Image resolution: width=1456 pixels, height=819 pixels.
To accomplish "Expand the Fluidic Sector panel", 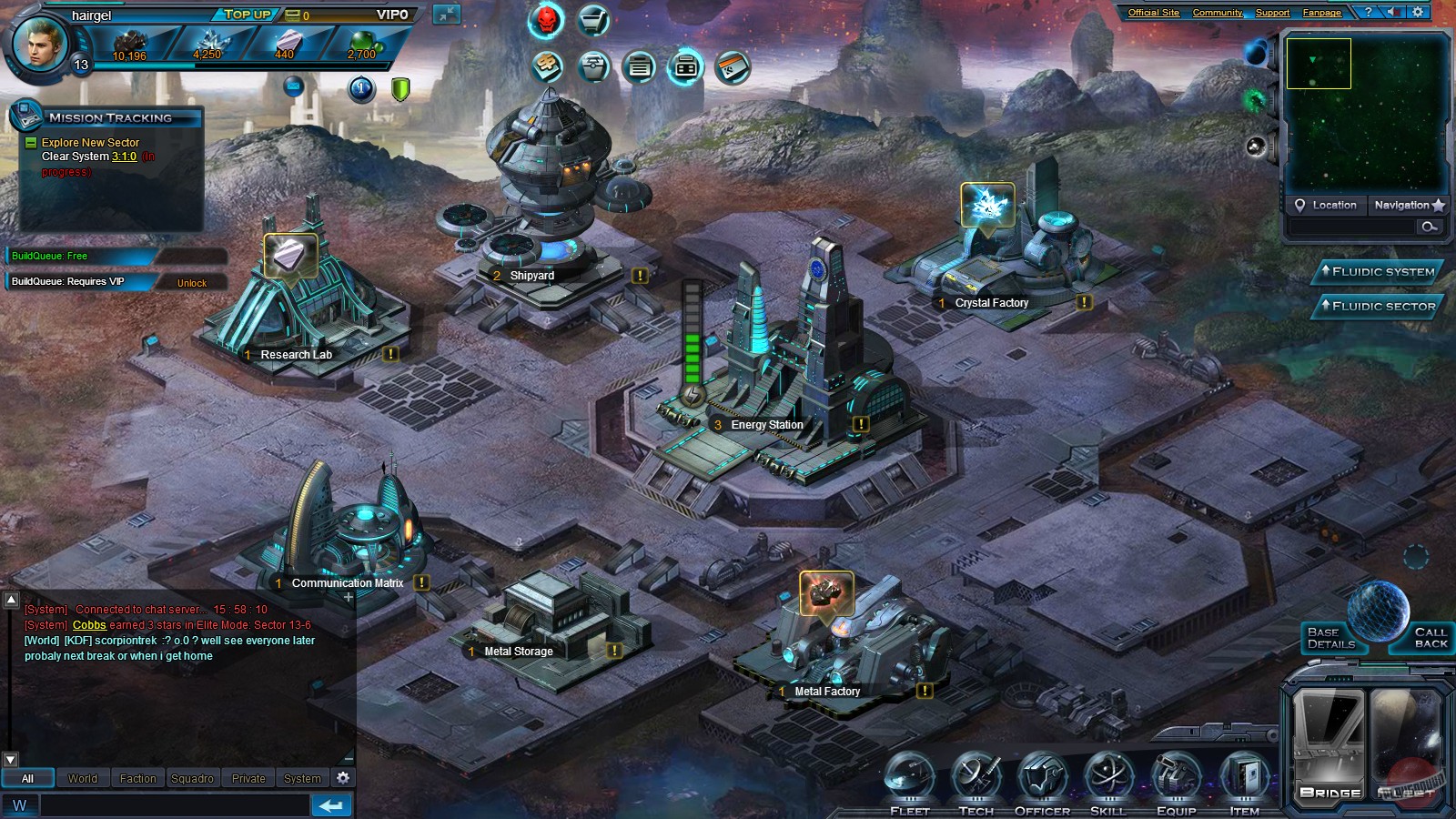I will (1377, 307).
